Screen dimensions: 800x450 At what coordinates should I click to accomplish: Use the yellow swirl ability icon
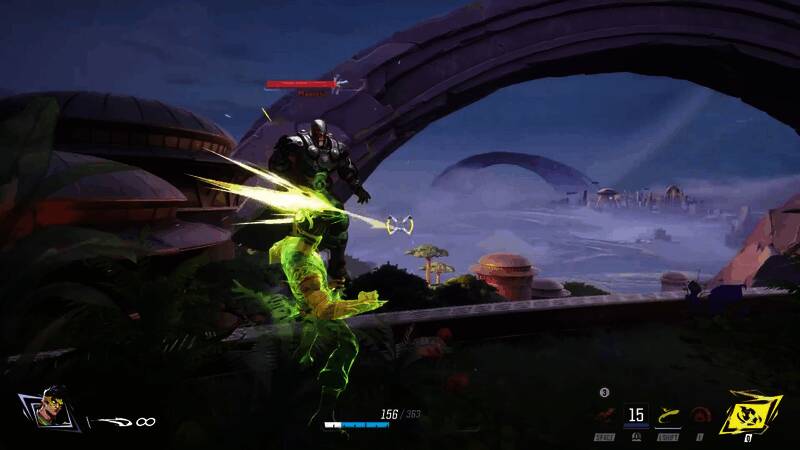669,414
